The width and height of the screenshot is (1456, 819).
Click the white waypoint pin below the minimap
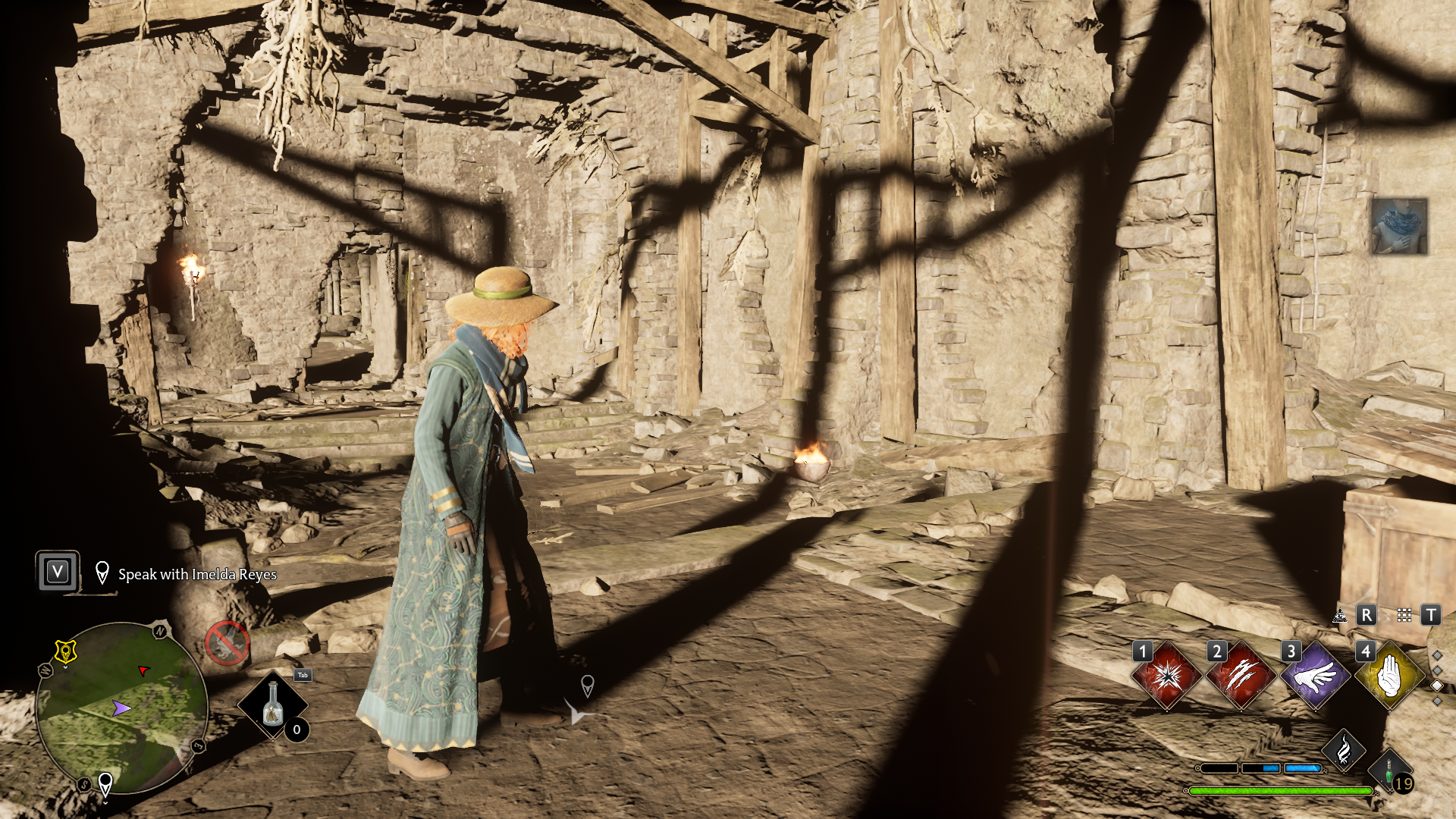click(105, 783)
